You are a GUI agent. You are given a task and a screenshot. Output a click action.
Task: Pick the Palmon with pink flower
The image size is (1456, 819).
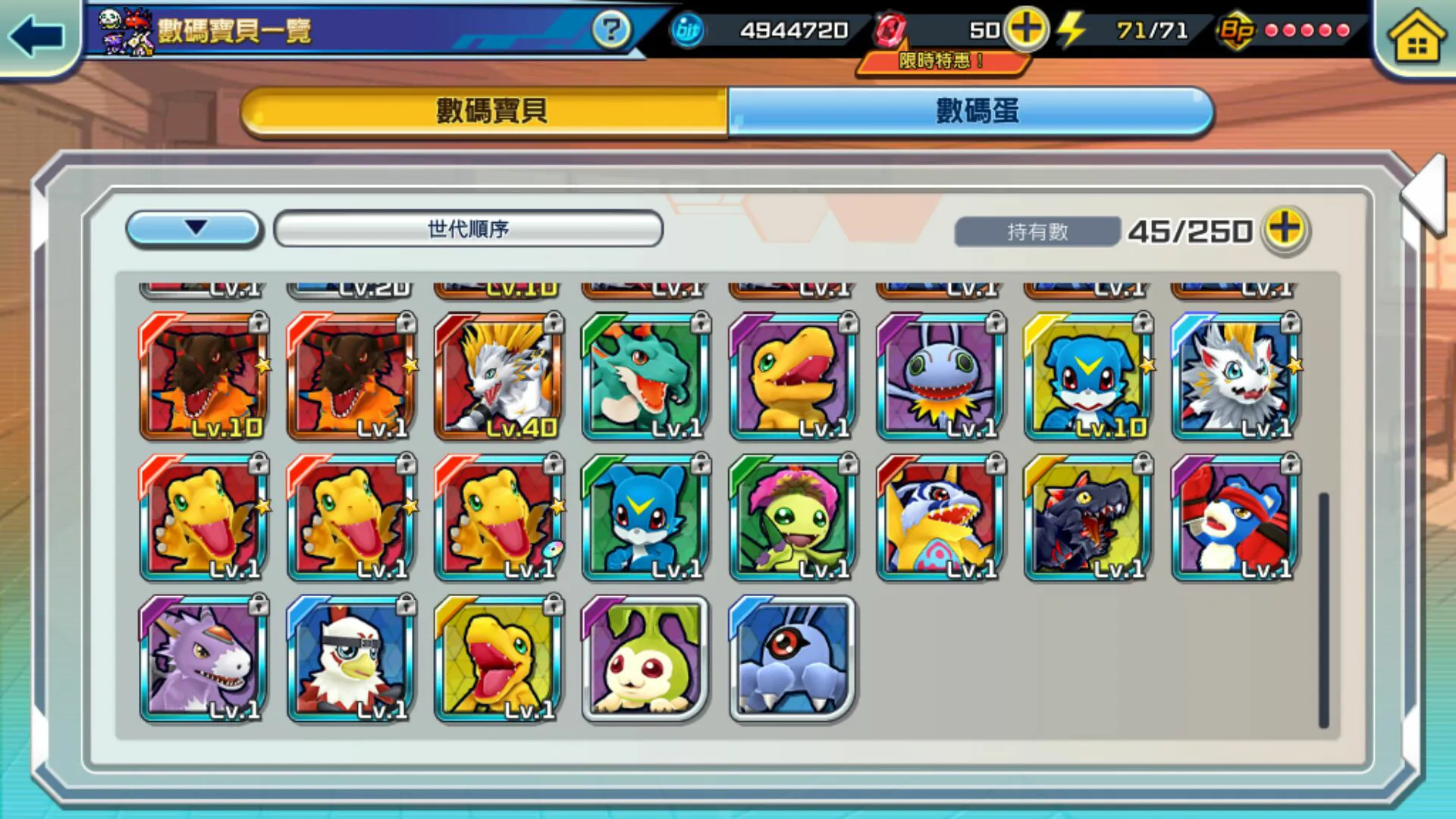[793, 517]
